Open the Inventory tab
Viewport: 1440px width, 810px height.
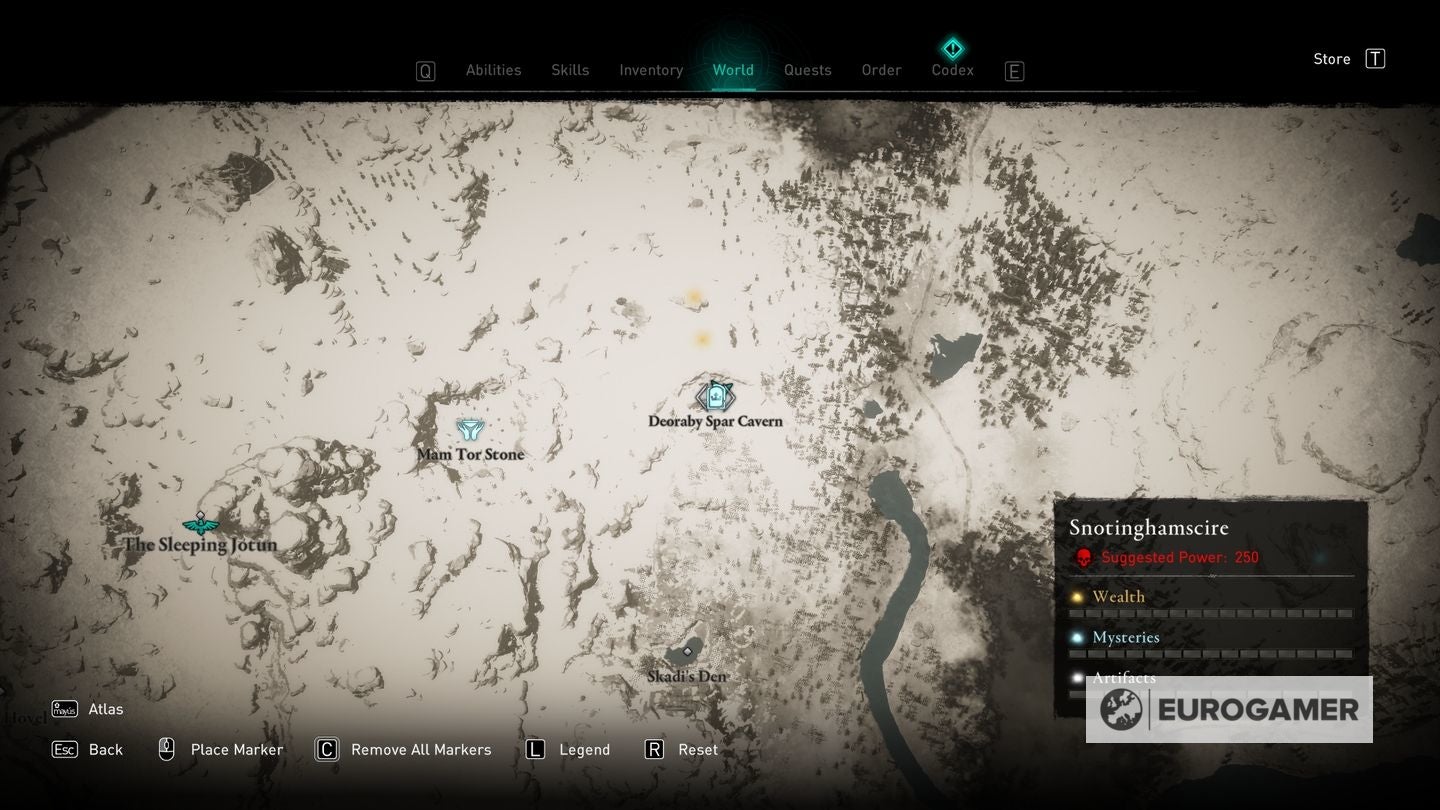[x=651, y=70]
